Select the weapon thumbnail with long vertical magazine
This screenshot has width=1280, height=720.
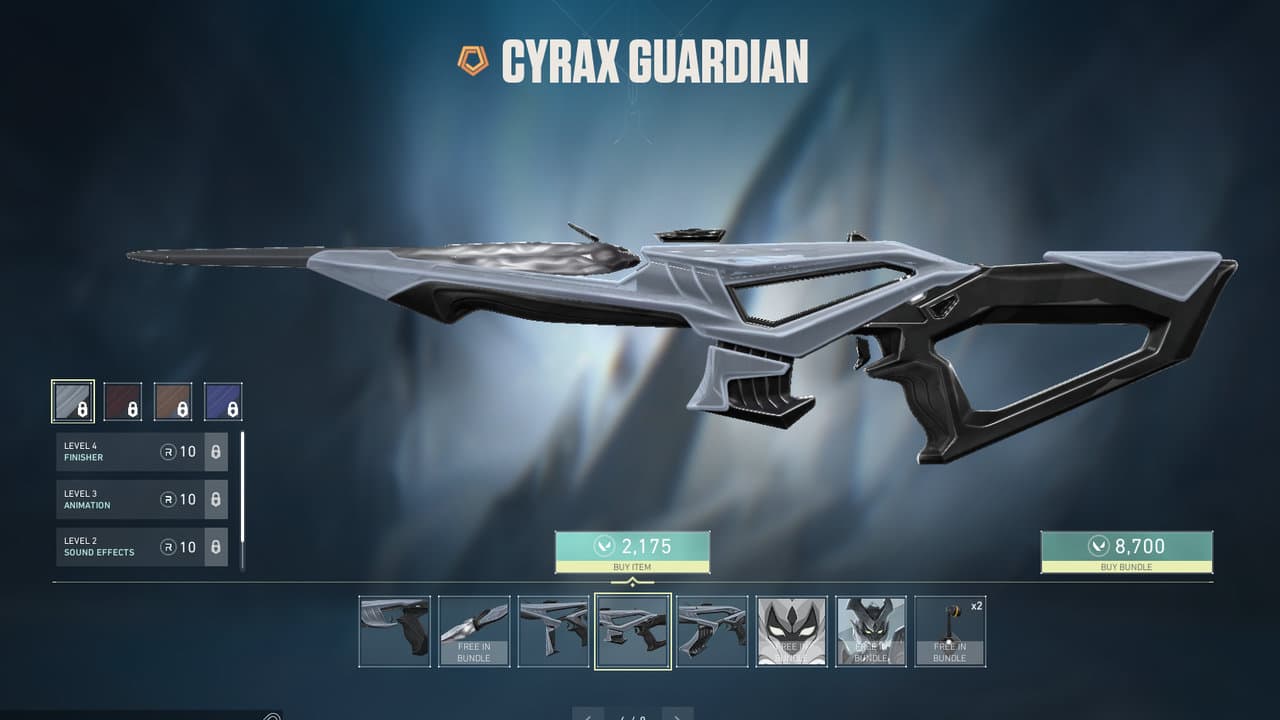pos(554,631)
